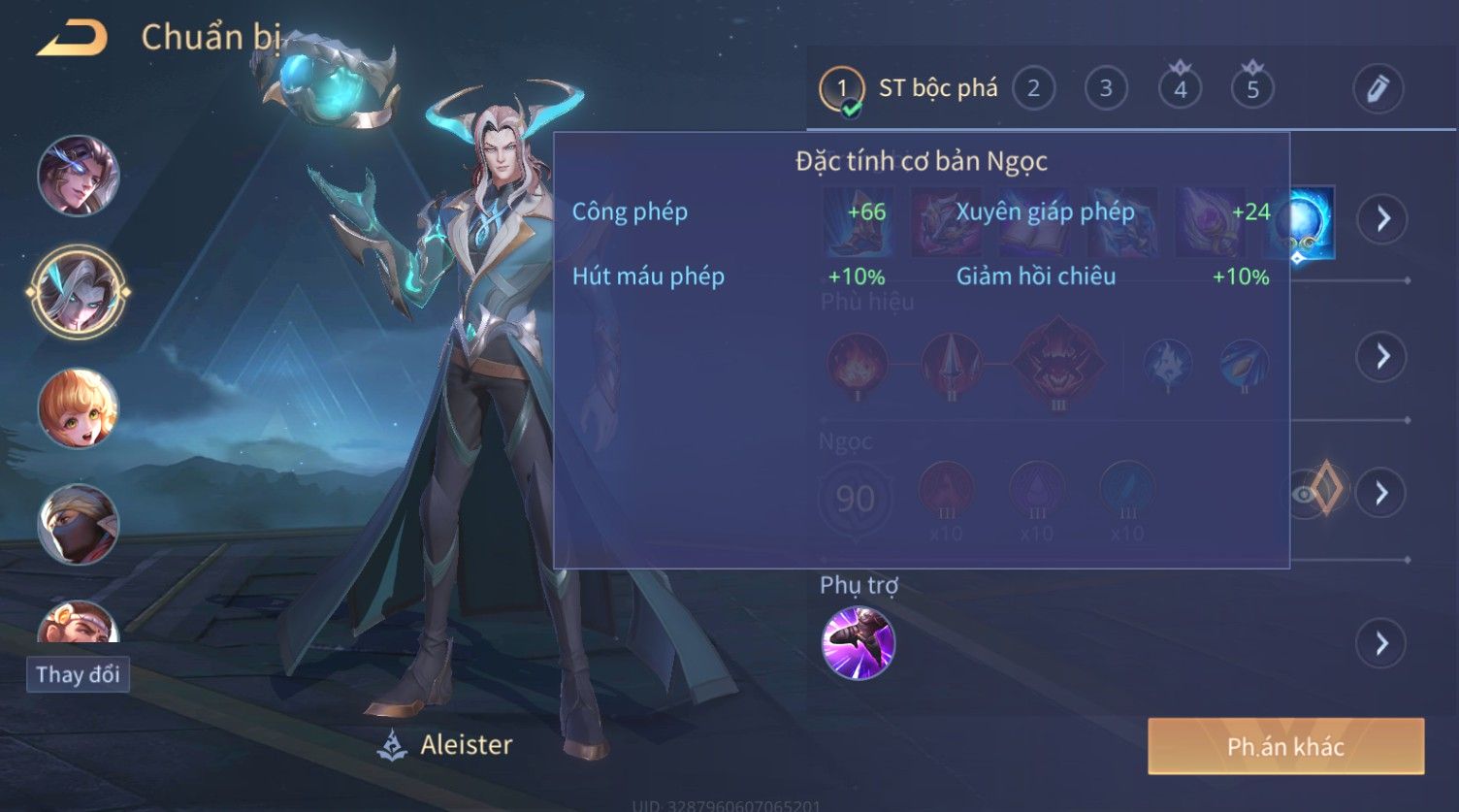The image size is (1459, 812).
Task: Choose preset slot 4
Action: pos(1180,89)
